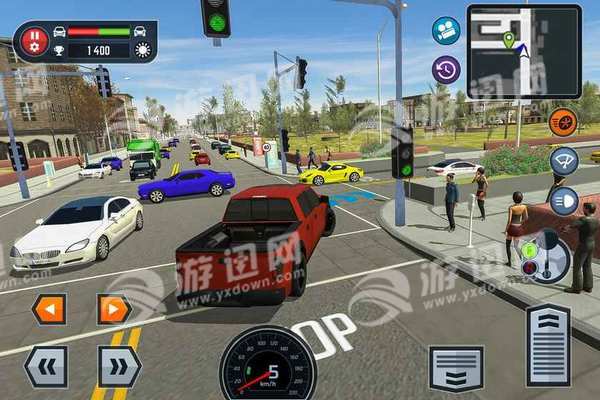600x400 pixels.
Task: Tap the purple rewind clock icon
Action: pos(446,69)
